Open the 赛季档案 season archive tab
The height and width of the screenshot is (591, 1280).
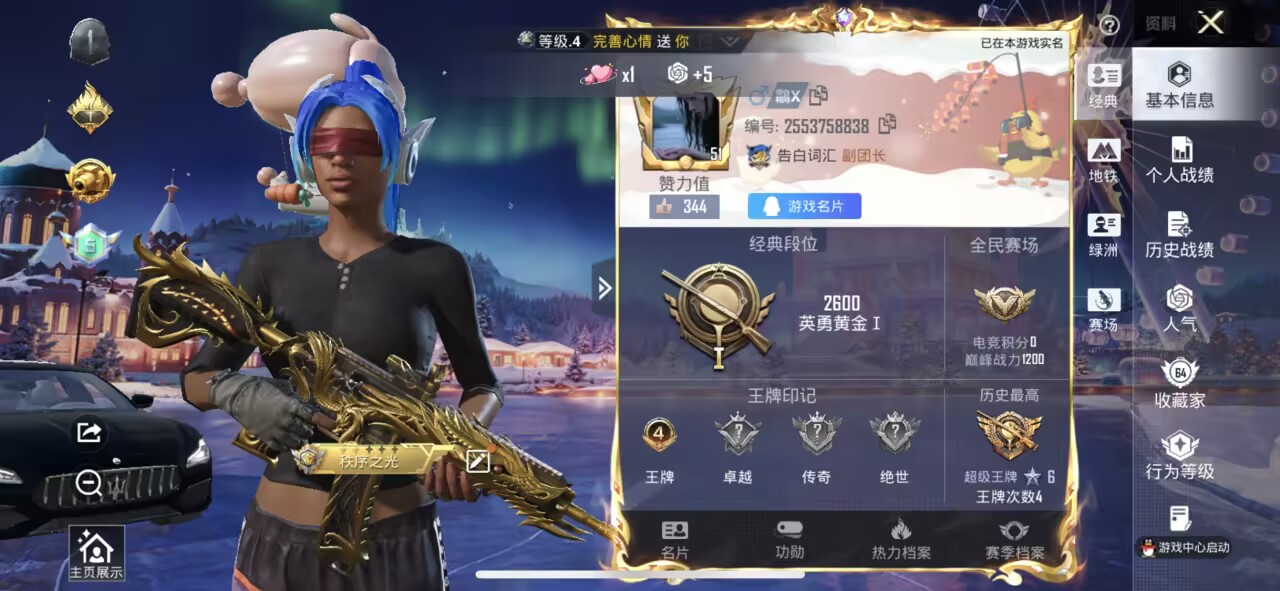coord(1014,539)
